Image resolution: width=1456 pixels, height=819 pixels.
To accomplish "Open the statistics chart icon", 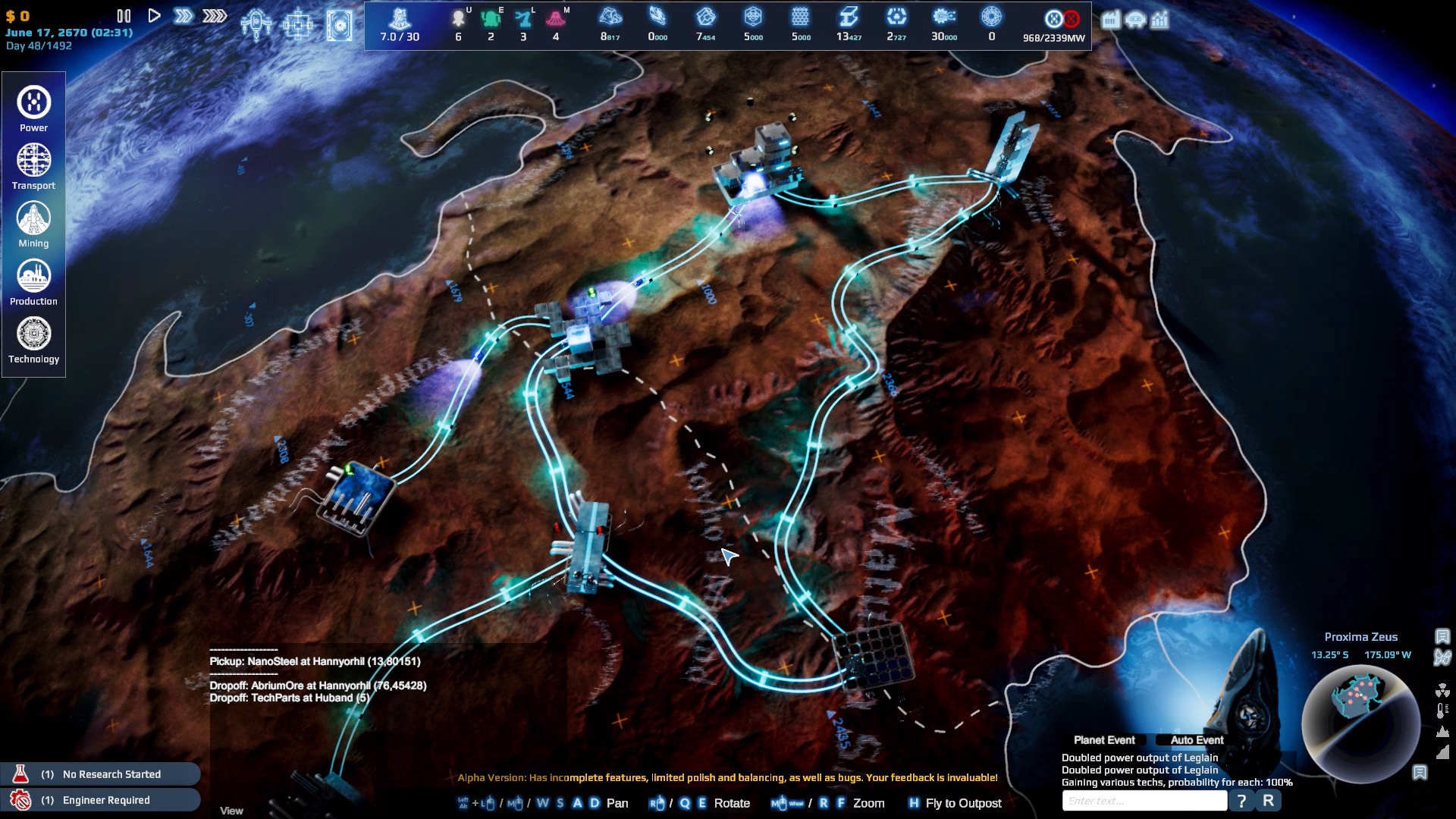I will click(1159, 20).
